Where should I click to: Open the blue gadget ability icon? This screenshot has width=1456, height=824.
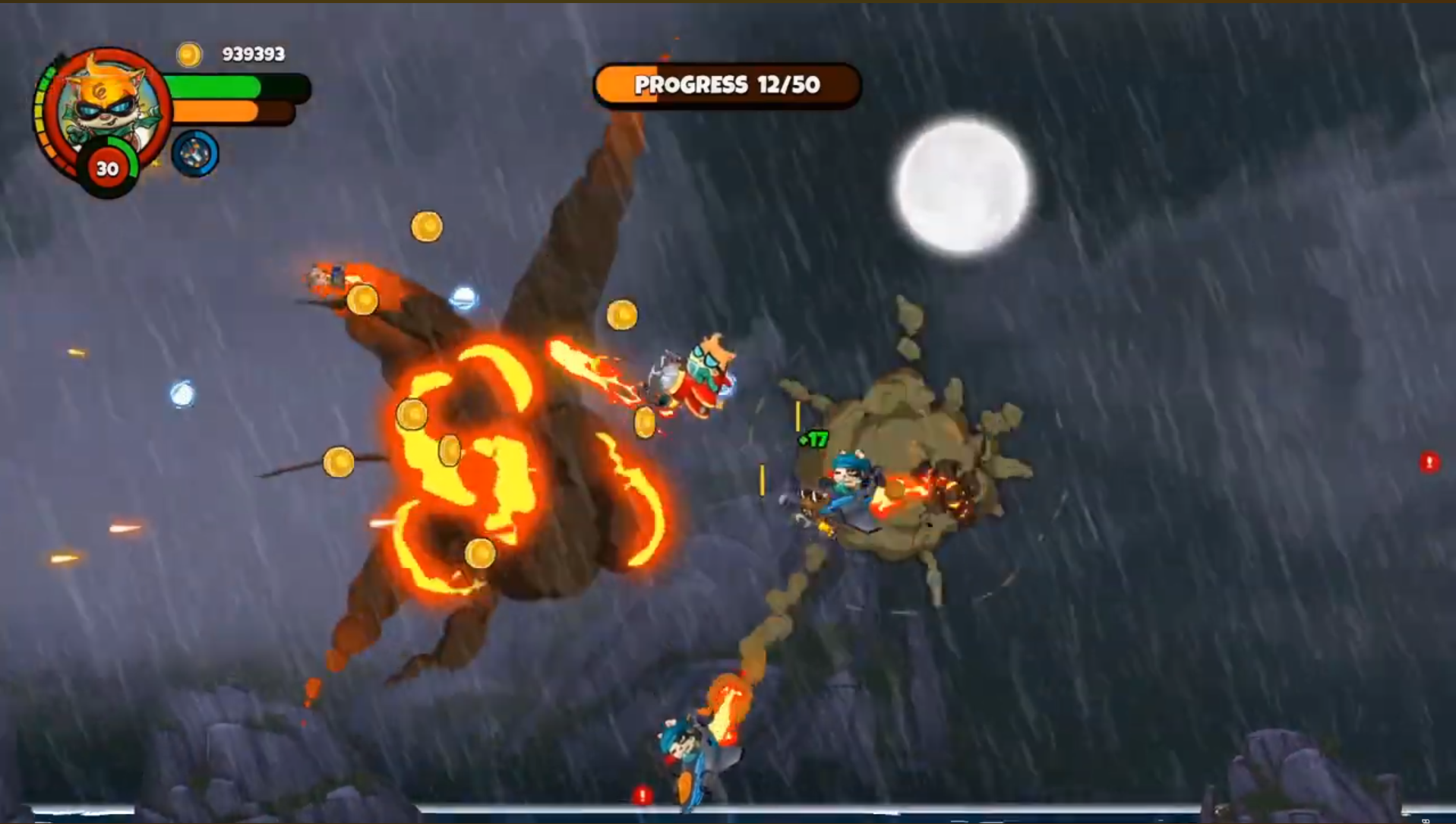tap(195, 152)
